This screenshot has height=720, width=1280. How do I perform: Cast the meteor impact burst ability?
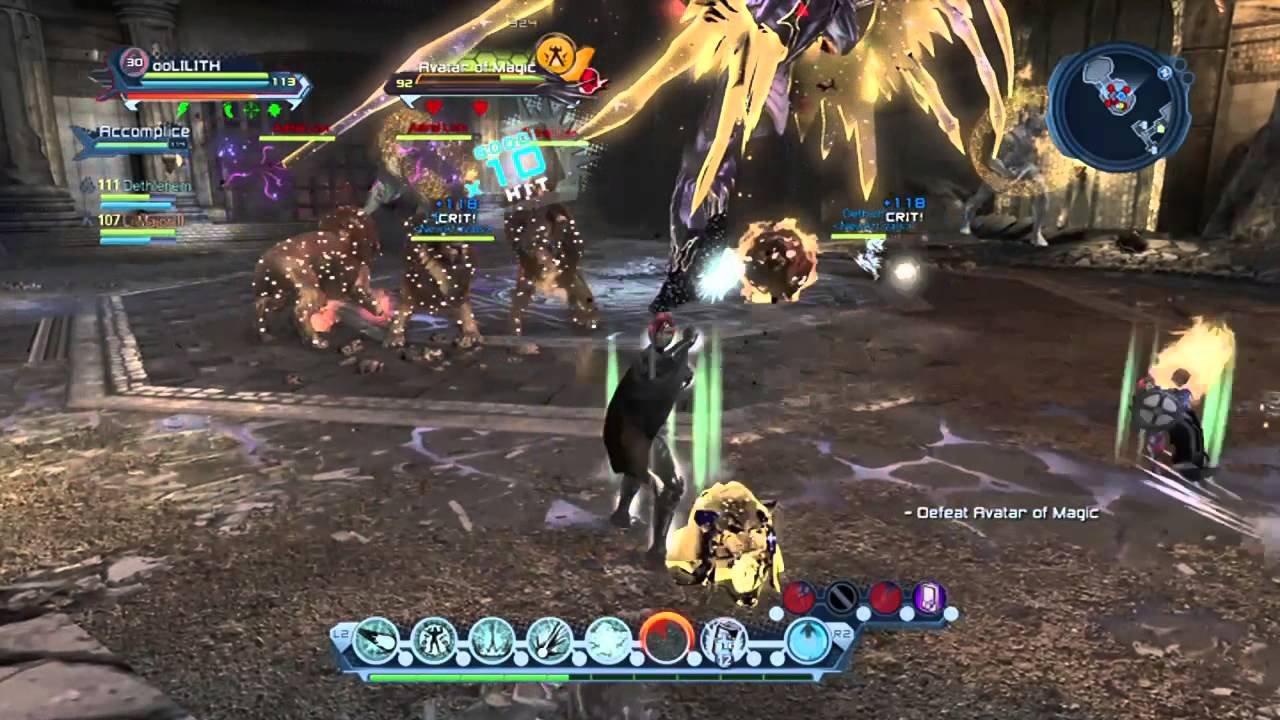[550, 640]
